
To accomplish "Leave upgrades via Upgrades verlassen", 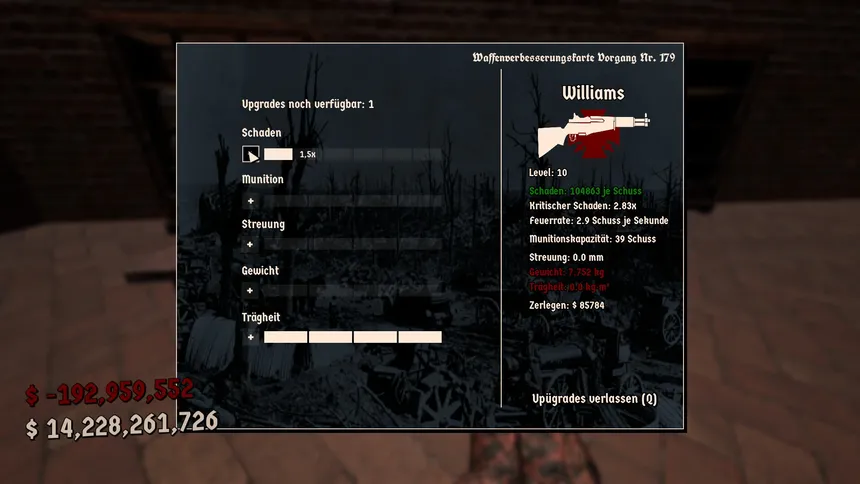I will pos(594,398).
